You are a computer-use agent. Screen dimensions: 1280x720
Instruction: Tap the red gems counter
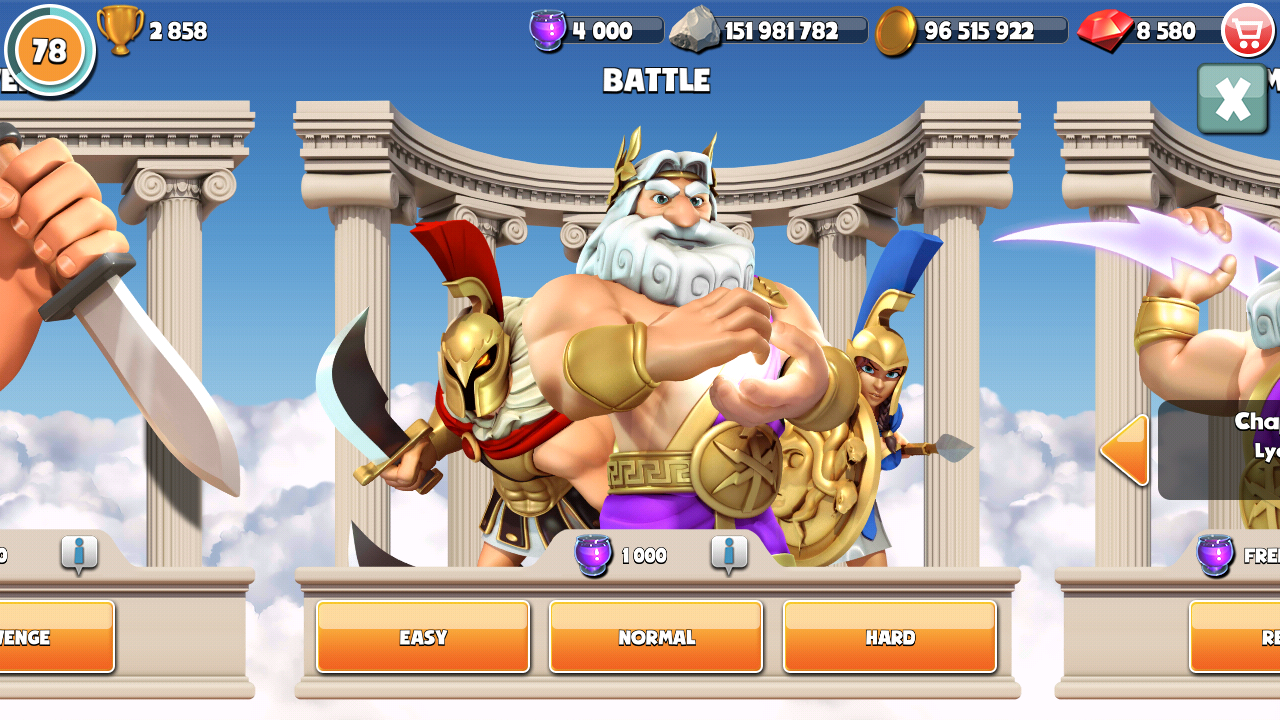(1148, 30)
